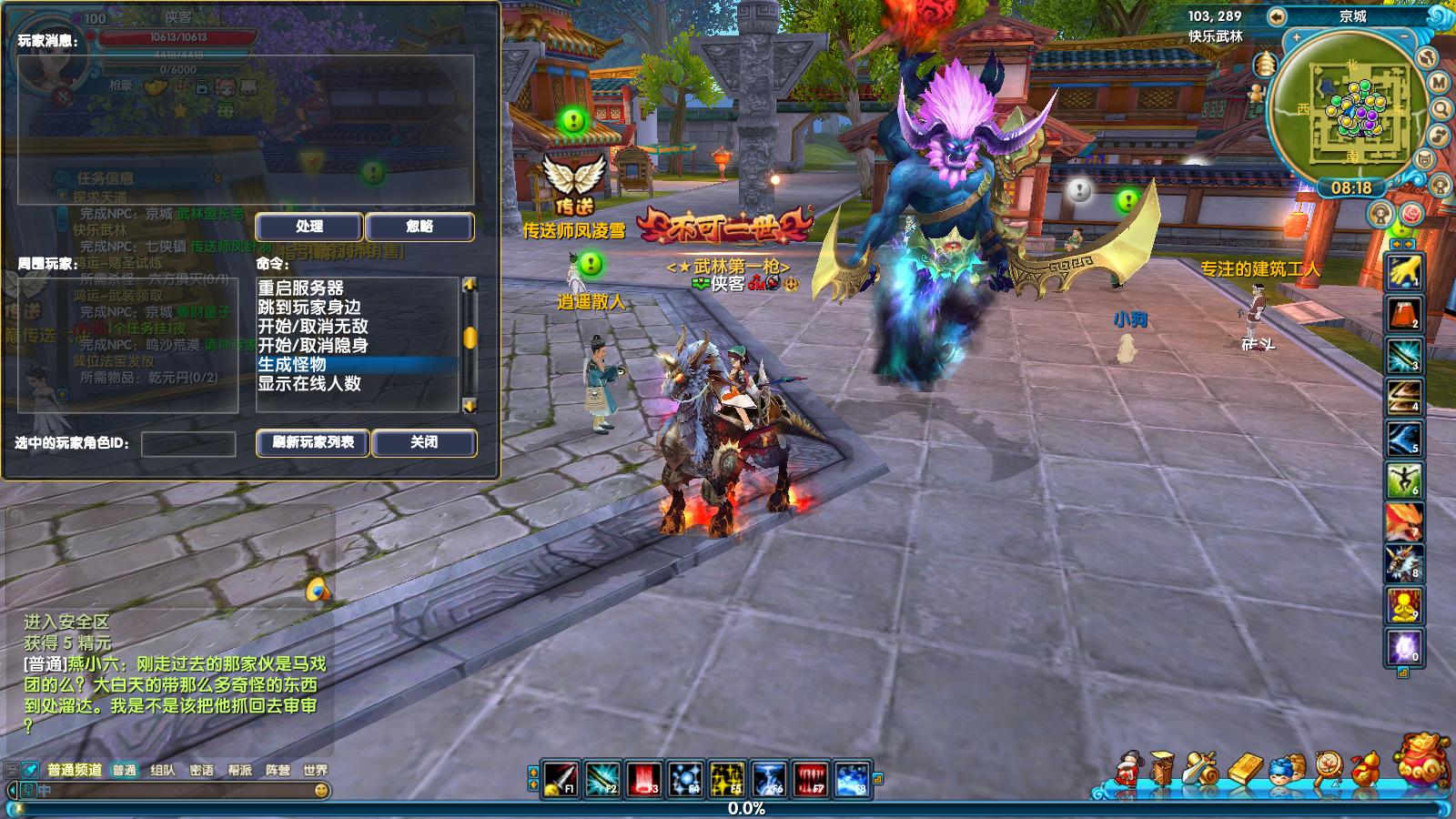This screenshot has width=1456, height=819.
Task: Switch chat to the 组队 tab
Action: [163, 770]
